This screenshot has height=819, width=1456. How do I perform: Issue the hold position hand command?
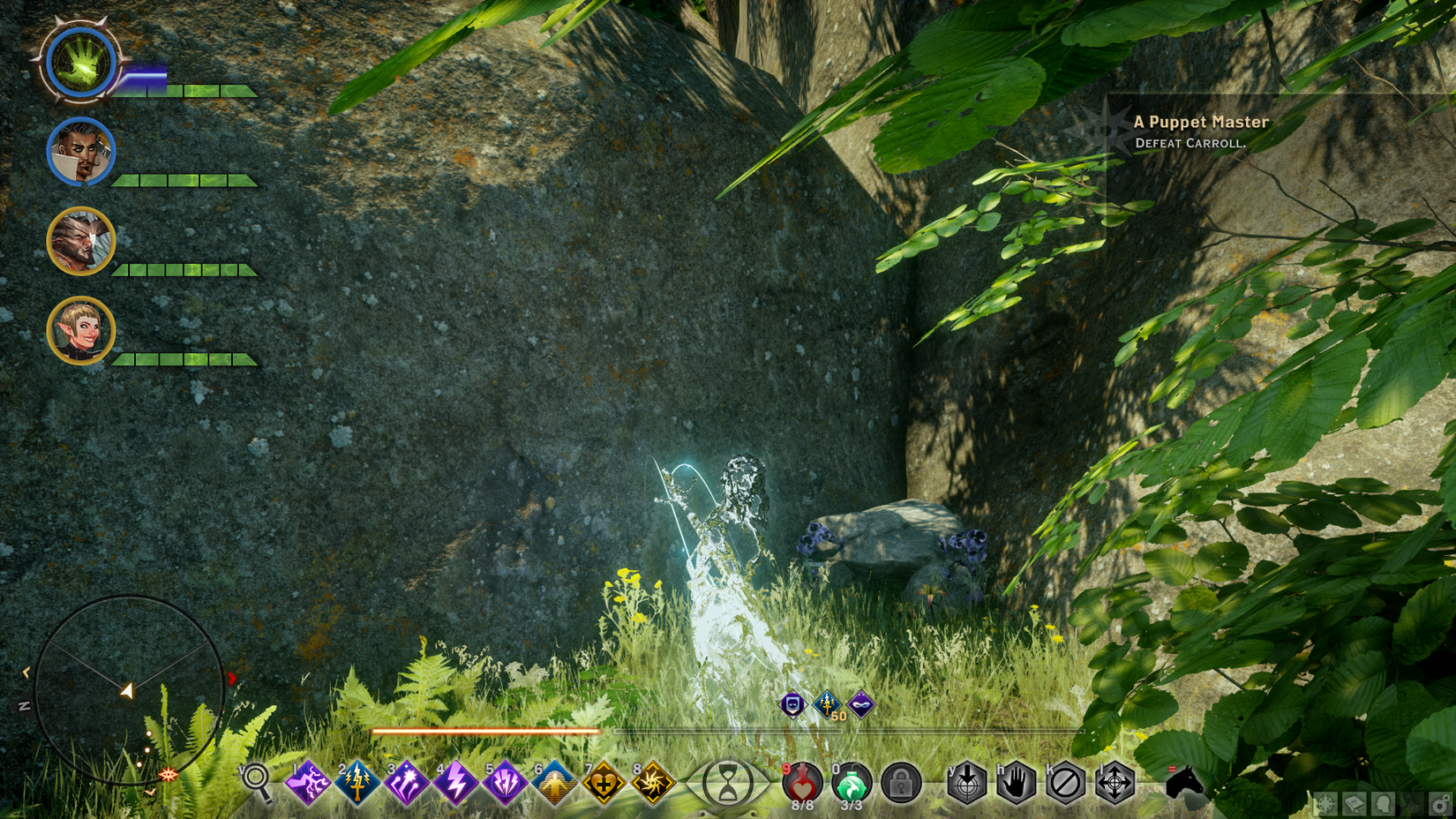tap(1016, 783)
